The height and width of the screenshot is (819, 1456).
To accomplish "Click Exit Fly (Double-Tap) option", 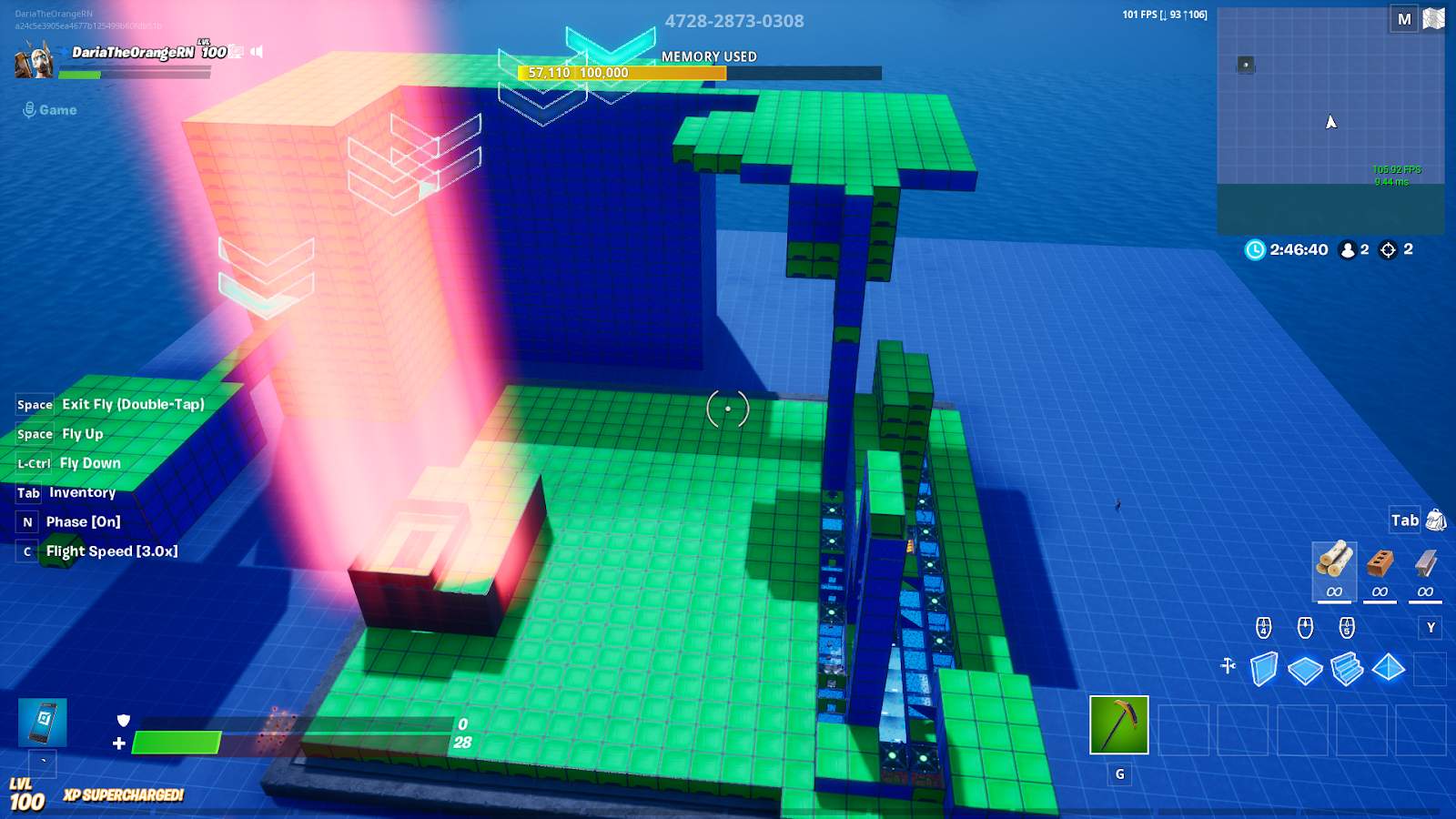I will coord(133,404).
